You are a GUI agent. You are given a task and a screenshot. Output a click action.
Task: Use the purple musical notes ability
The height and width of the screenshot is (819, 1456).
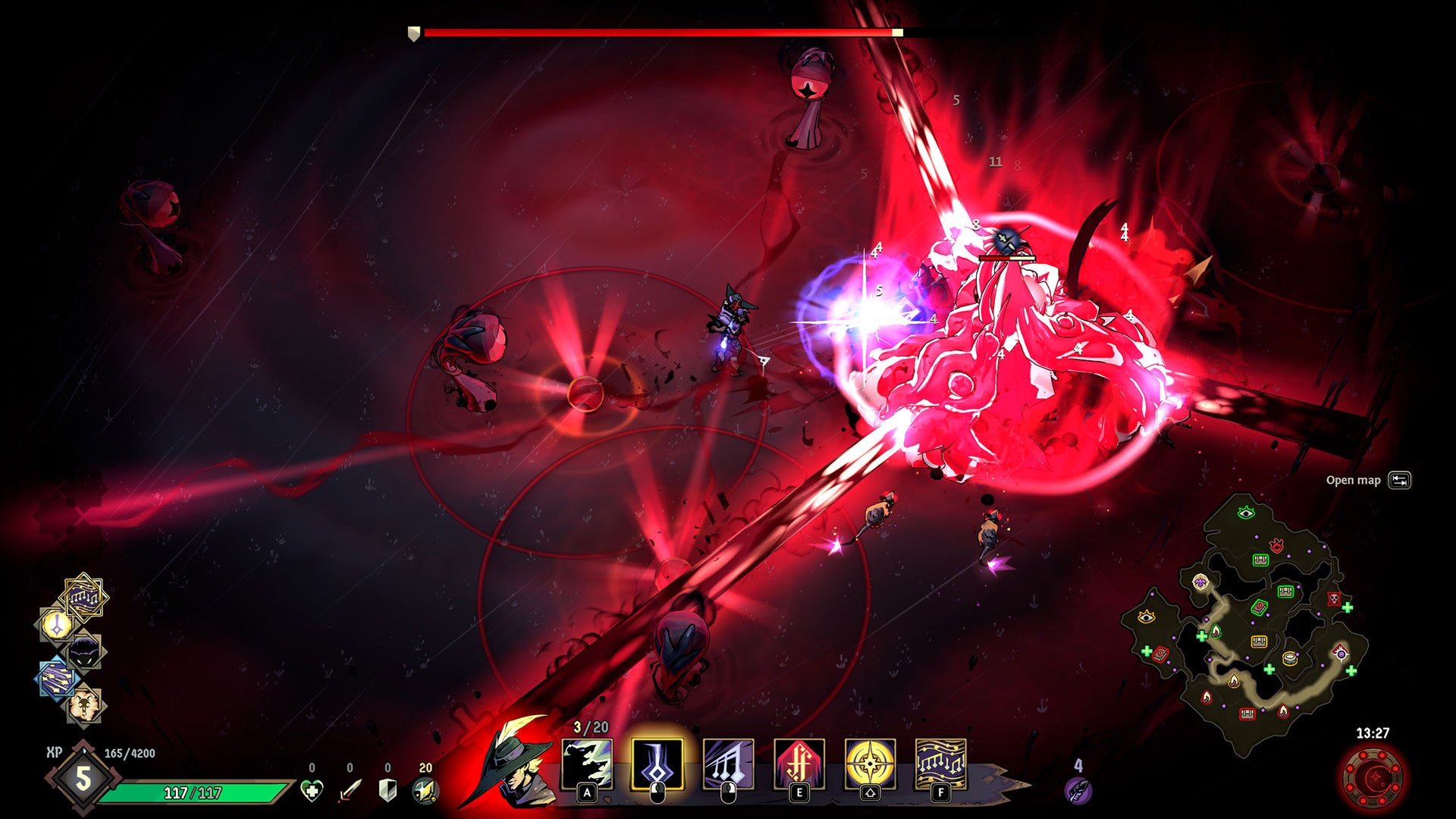(x=728, y=764)
